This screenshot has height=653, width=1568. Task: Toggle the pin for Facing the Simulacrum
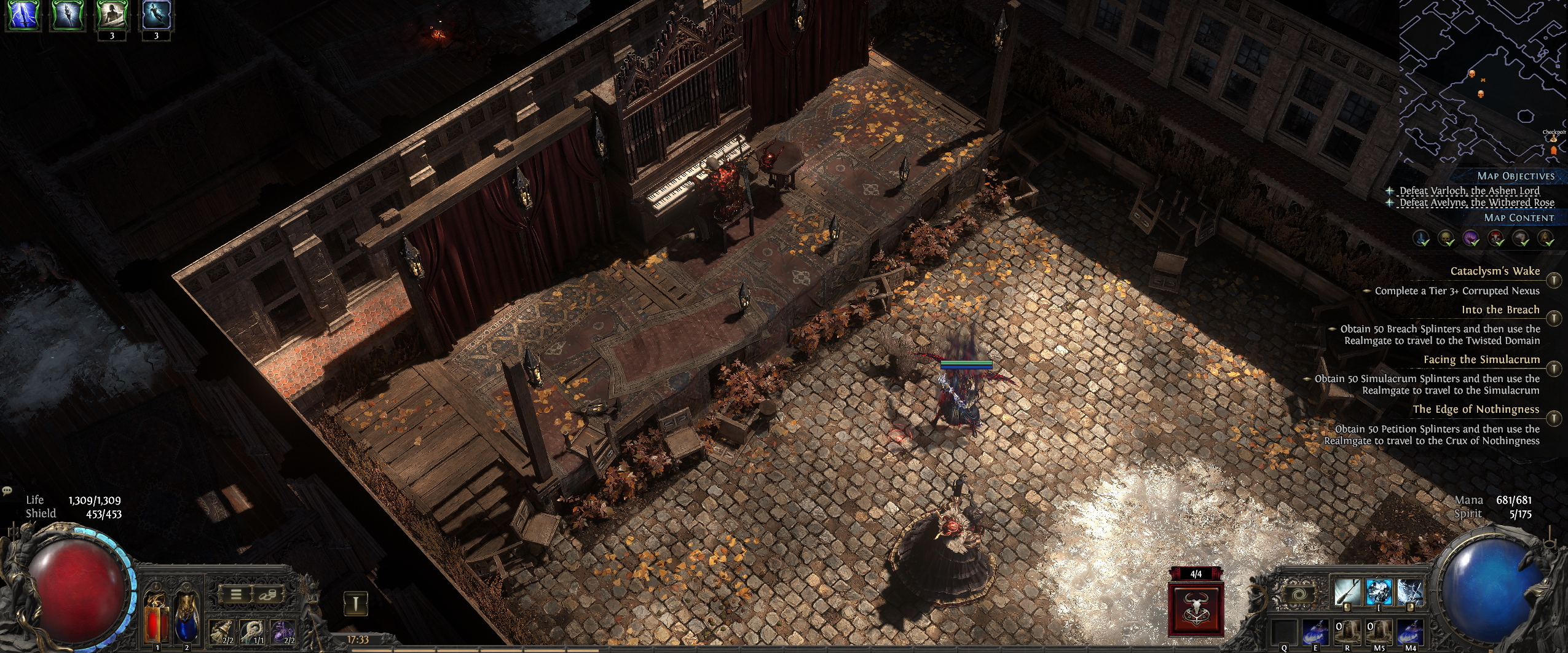(1553, 368)
